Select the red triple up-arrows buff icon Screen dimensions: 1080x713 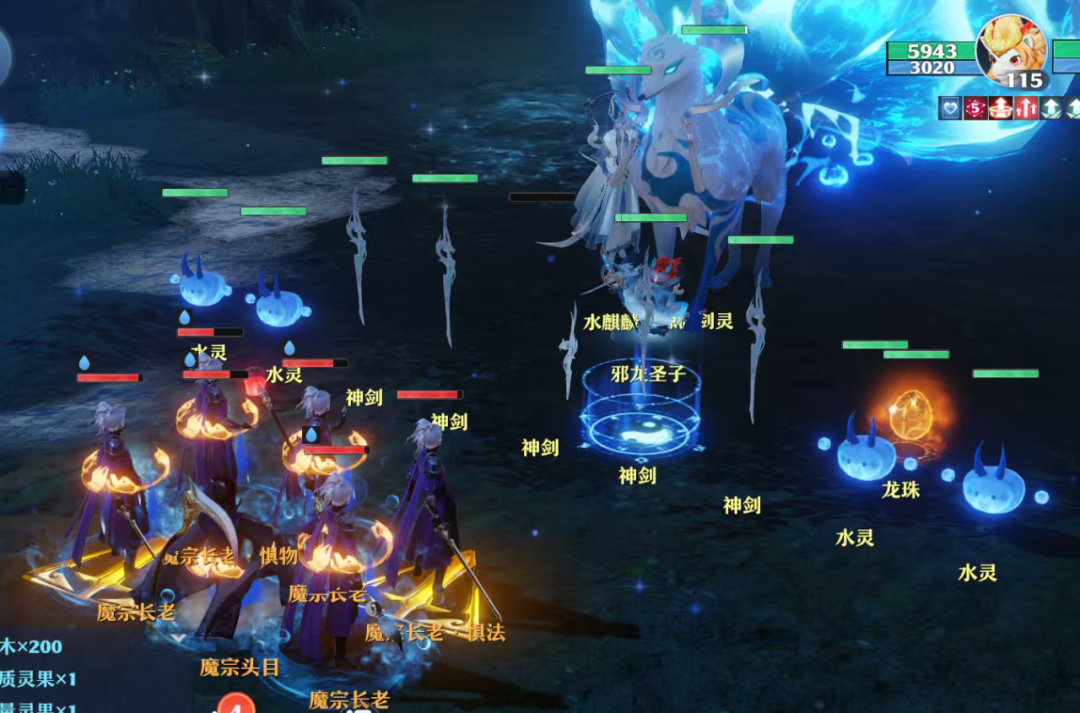(1026, 108)
